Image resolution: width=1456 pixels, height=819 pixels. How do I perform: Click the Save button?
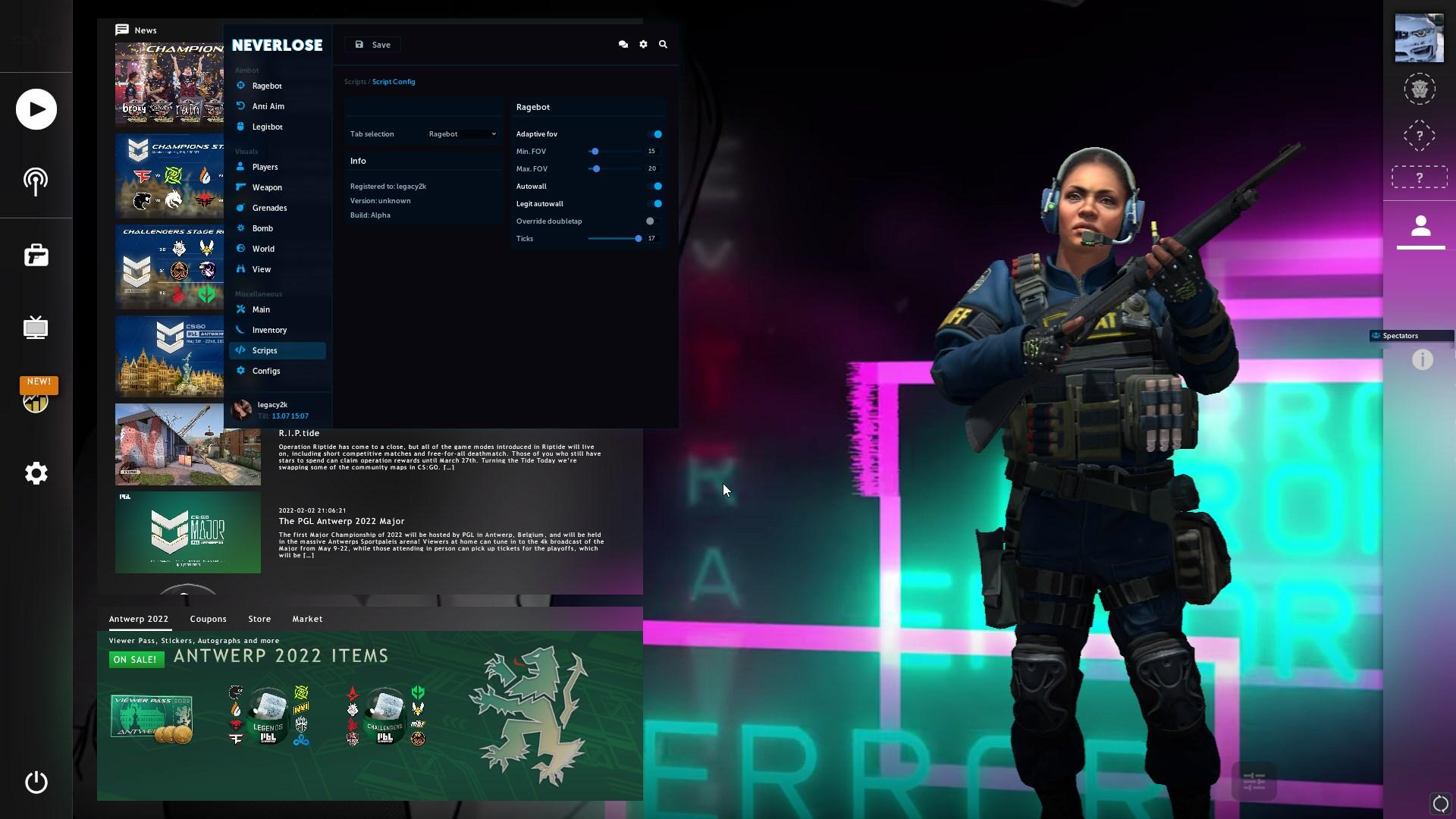click(372, 44)
